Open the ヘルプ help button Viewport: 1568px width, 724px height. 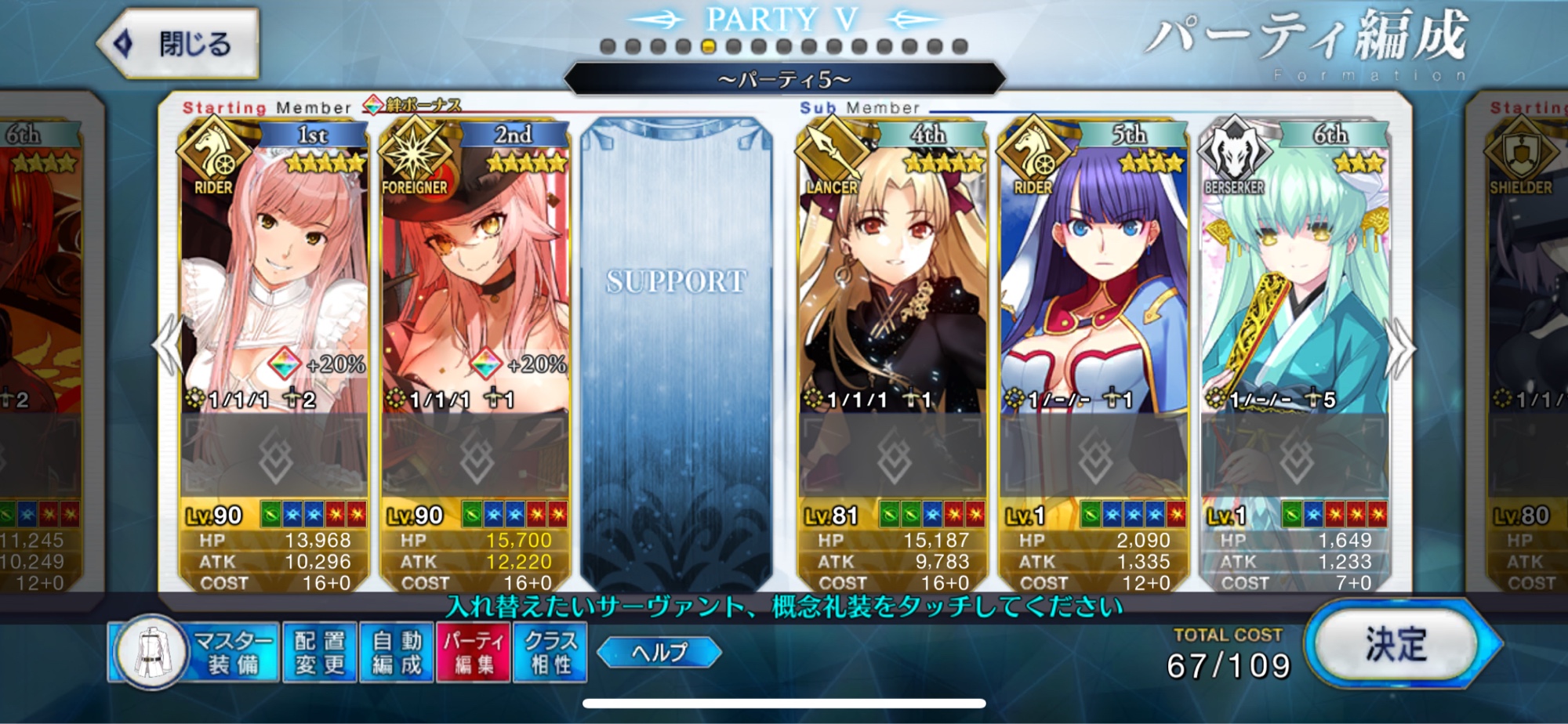(x=659, y=652)
